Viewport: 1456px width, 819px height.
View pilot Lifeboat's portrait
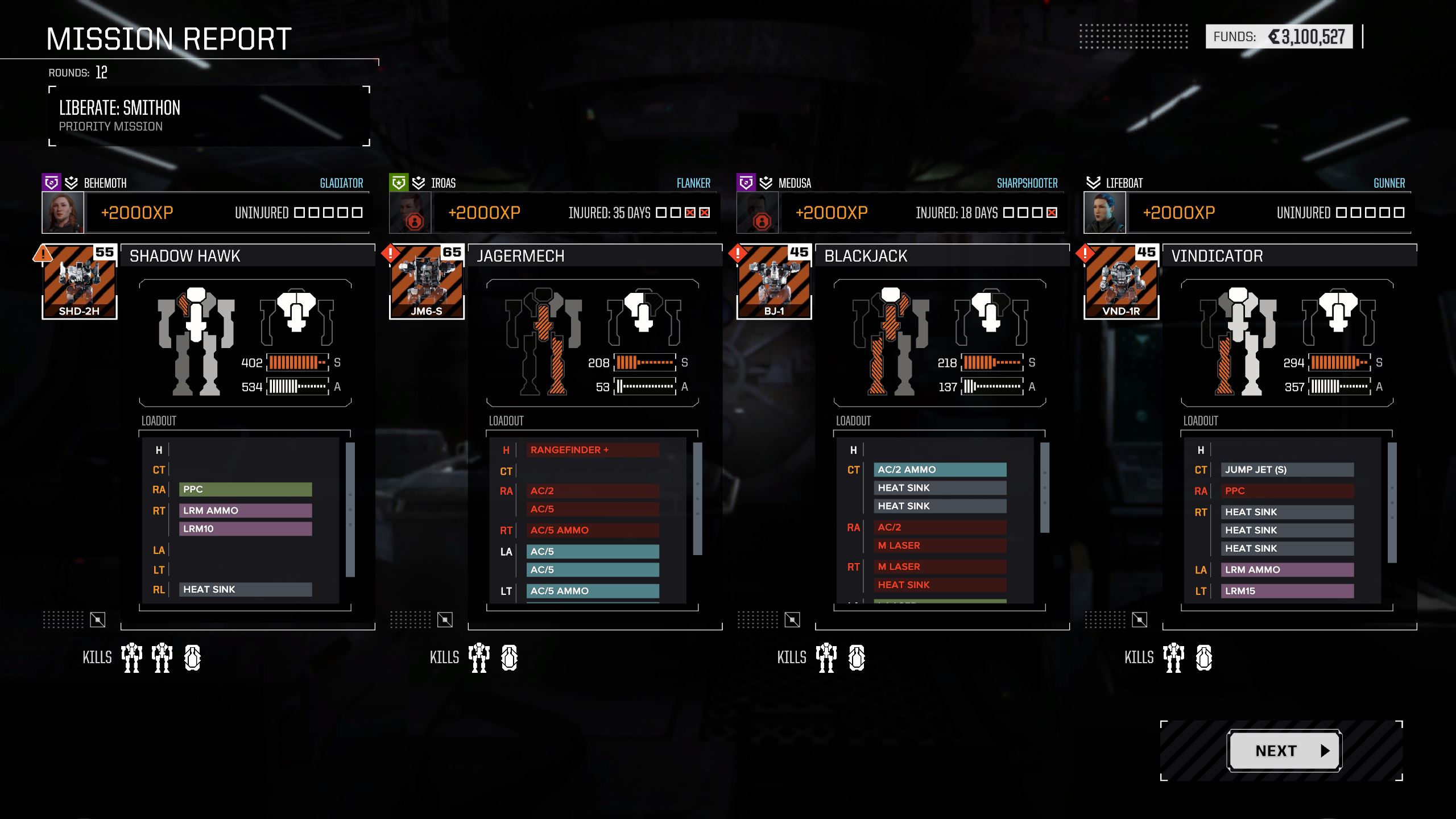click(1105, 213)
